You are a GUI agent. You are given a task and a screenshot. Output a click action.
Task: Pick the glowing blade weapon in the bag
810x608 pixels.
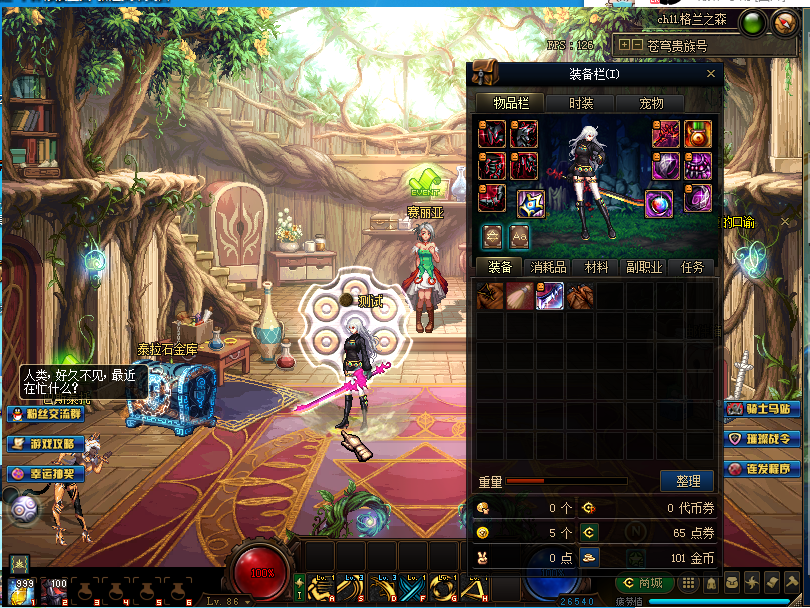(550, 295)
